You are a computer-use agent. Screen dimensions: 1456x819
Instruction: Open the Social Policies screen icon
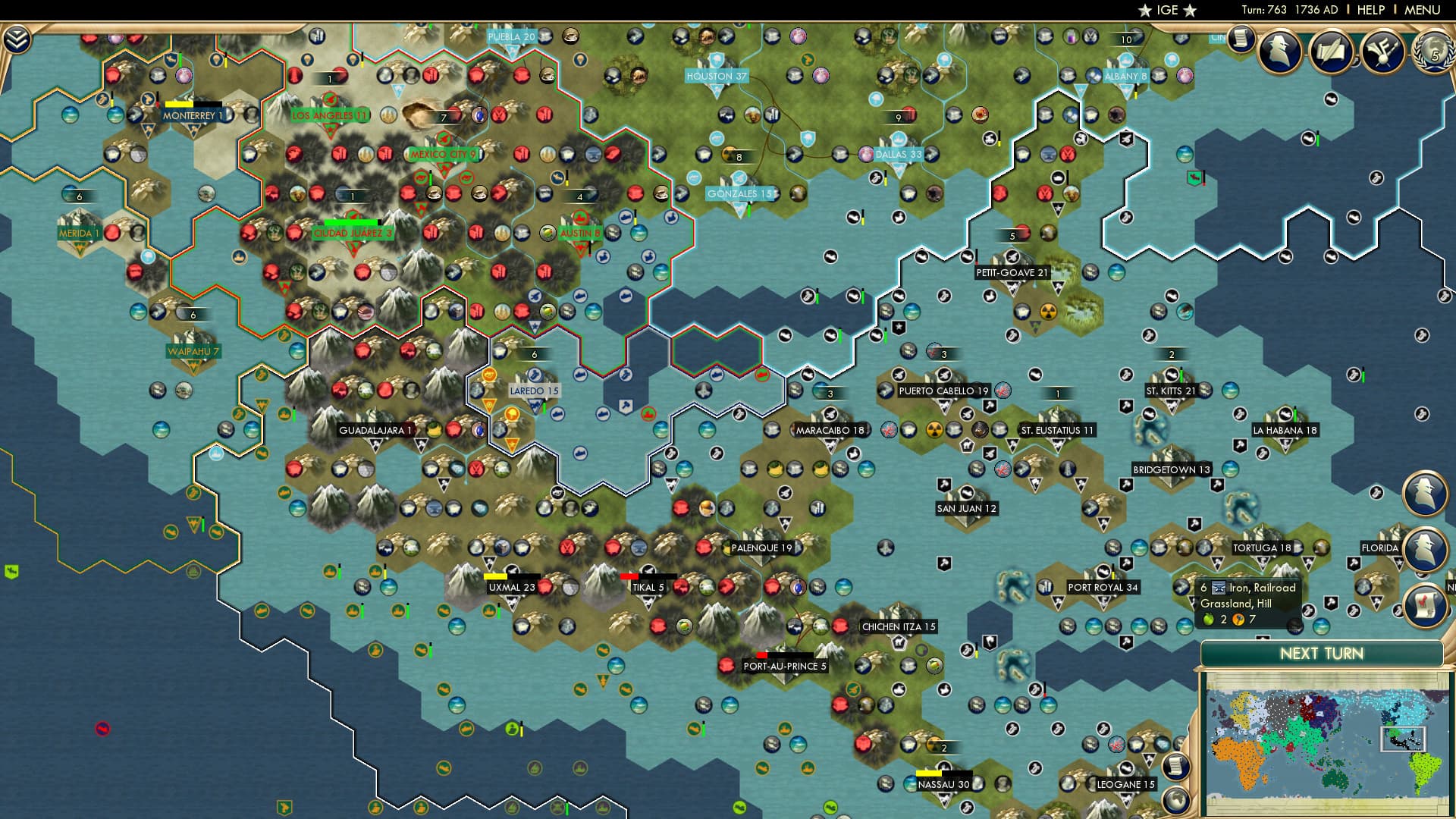click(x=1384, y=52)
